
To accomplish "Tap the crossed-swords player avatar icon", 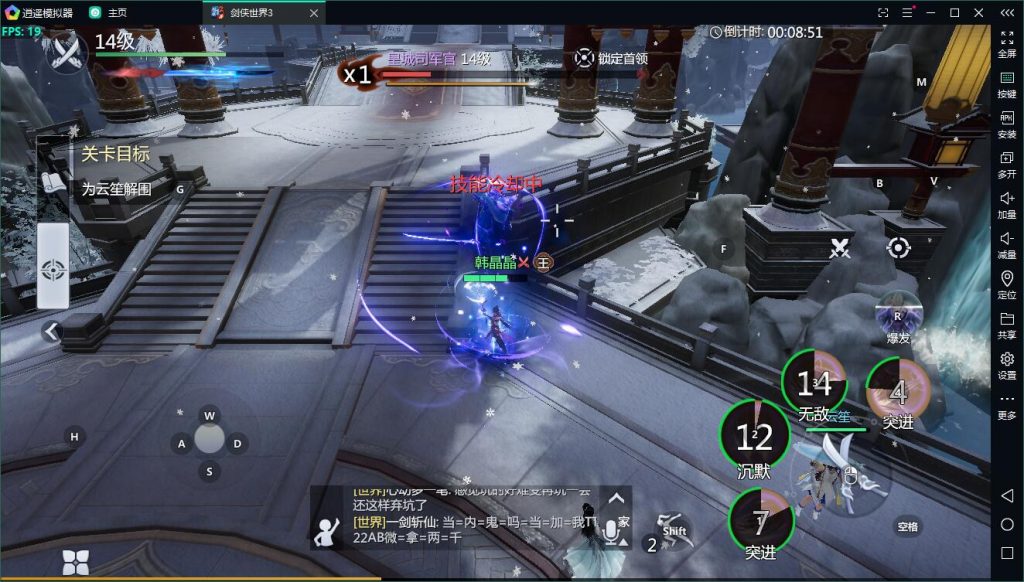I will pos(67,52).
